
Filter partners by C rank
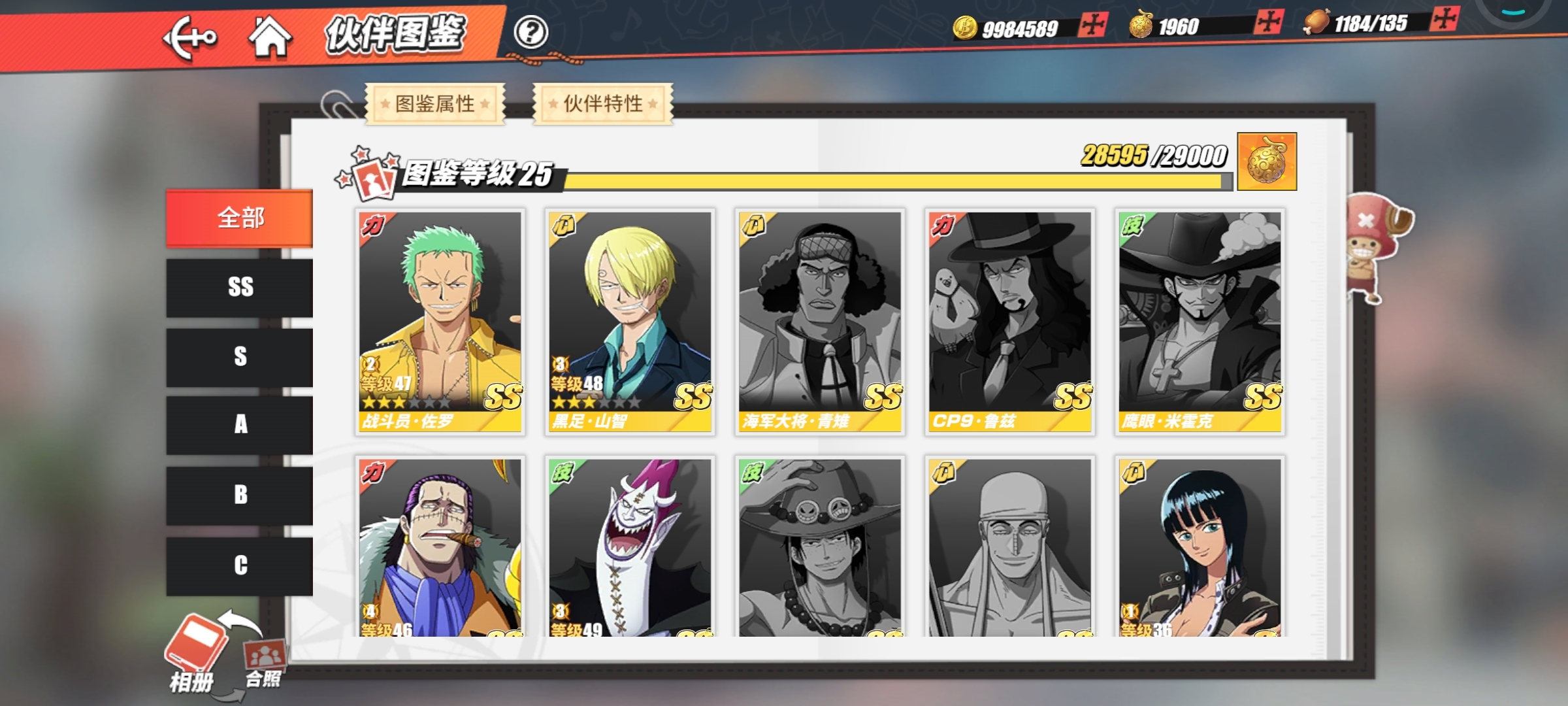click(x=240, y=565)
